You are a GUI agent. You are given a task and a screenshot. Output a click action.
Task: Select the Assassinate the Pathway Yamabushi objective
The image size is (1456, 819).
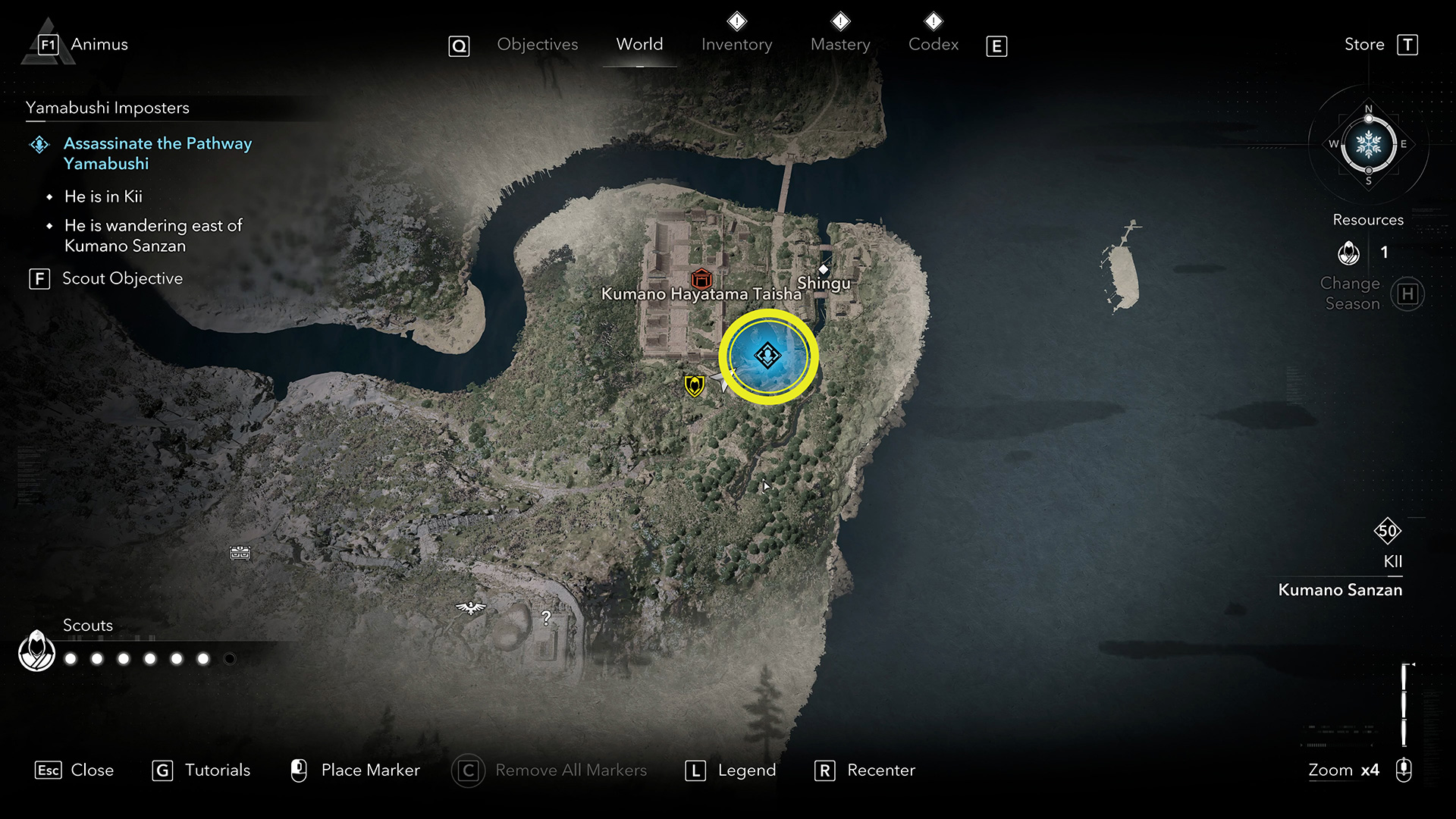(x=157, y=153)
